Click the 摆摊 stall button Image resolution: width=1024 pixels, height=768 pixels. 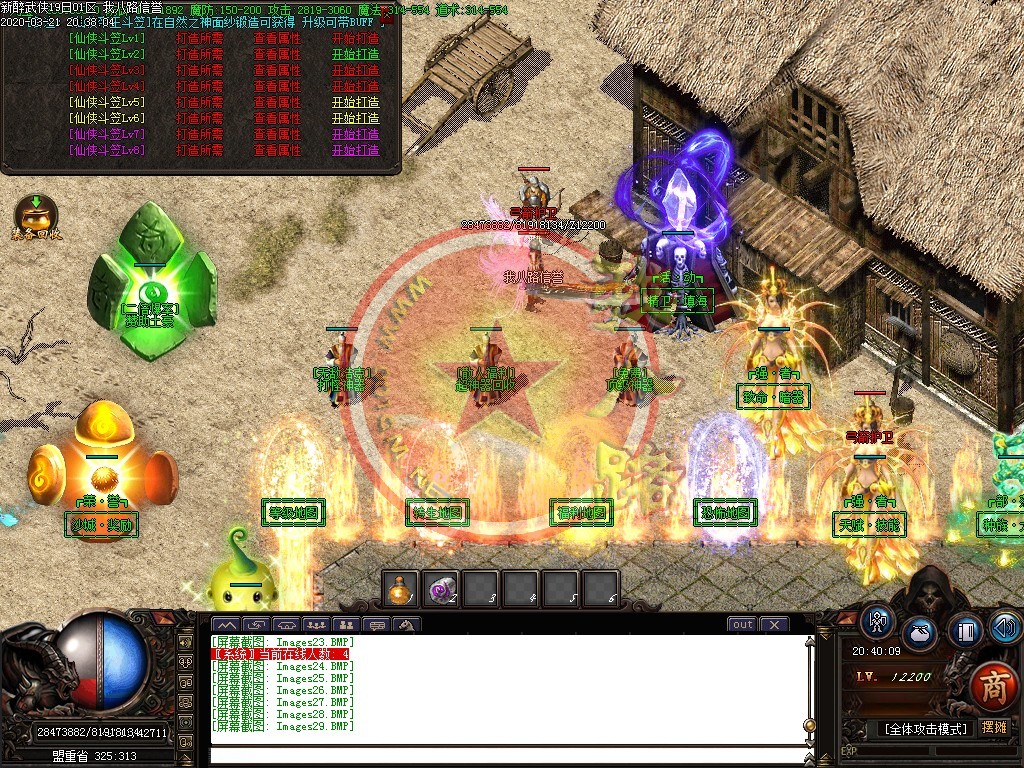pos(995,728)
